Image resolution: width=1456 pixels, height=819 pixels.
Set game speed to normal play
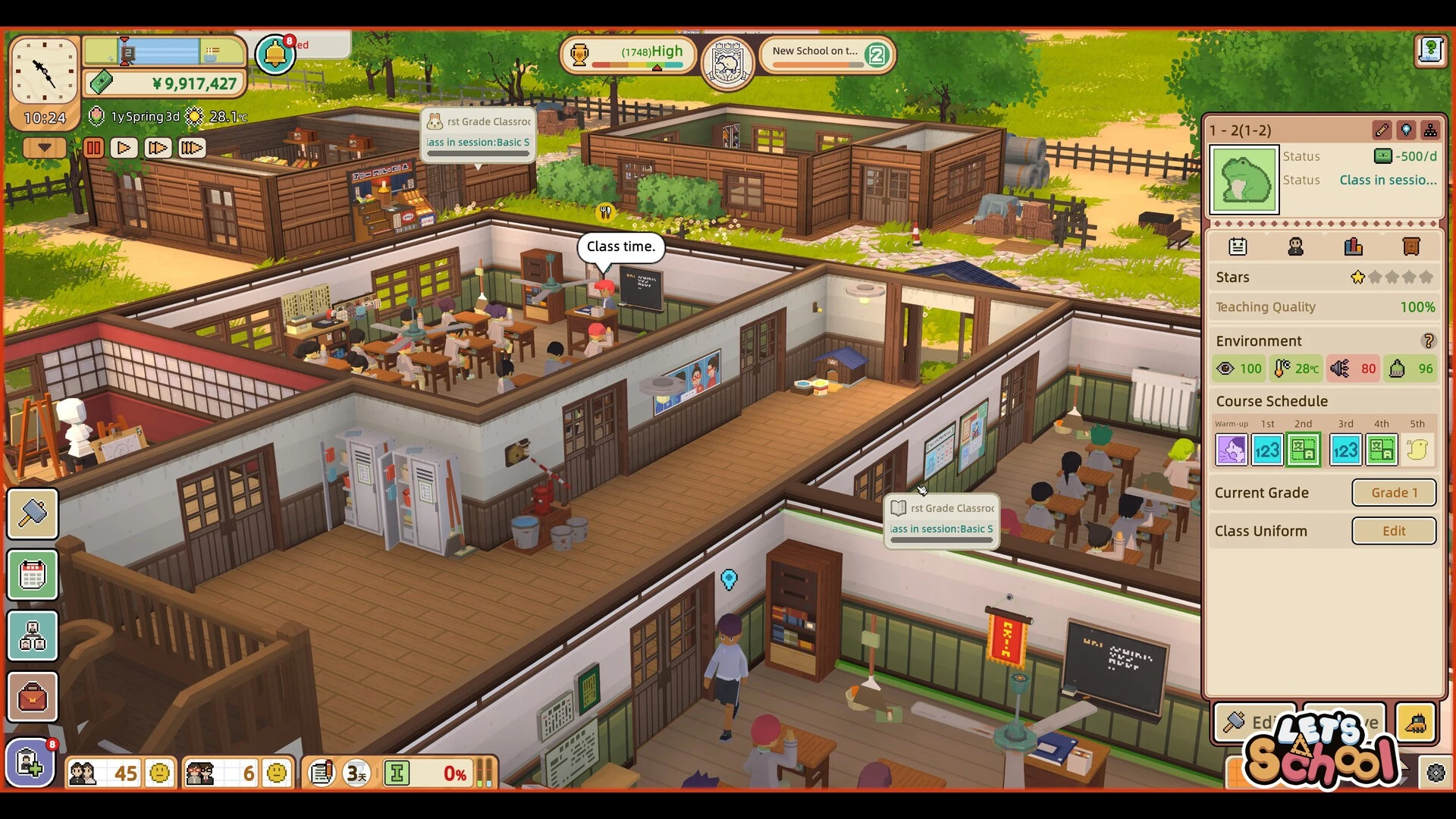coord(124,148)
